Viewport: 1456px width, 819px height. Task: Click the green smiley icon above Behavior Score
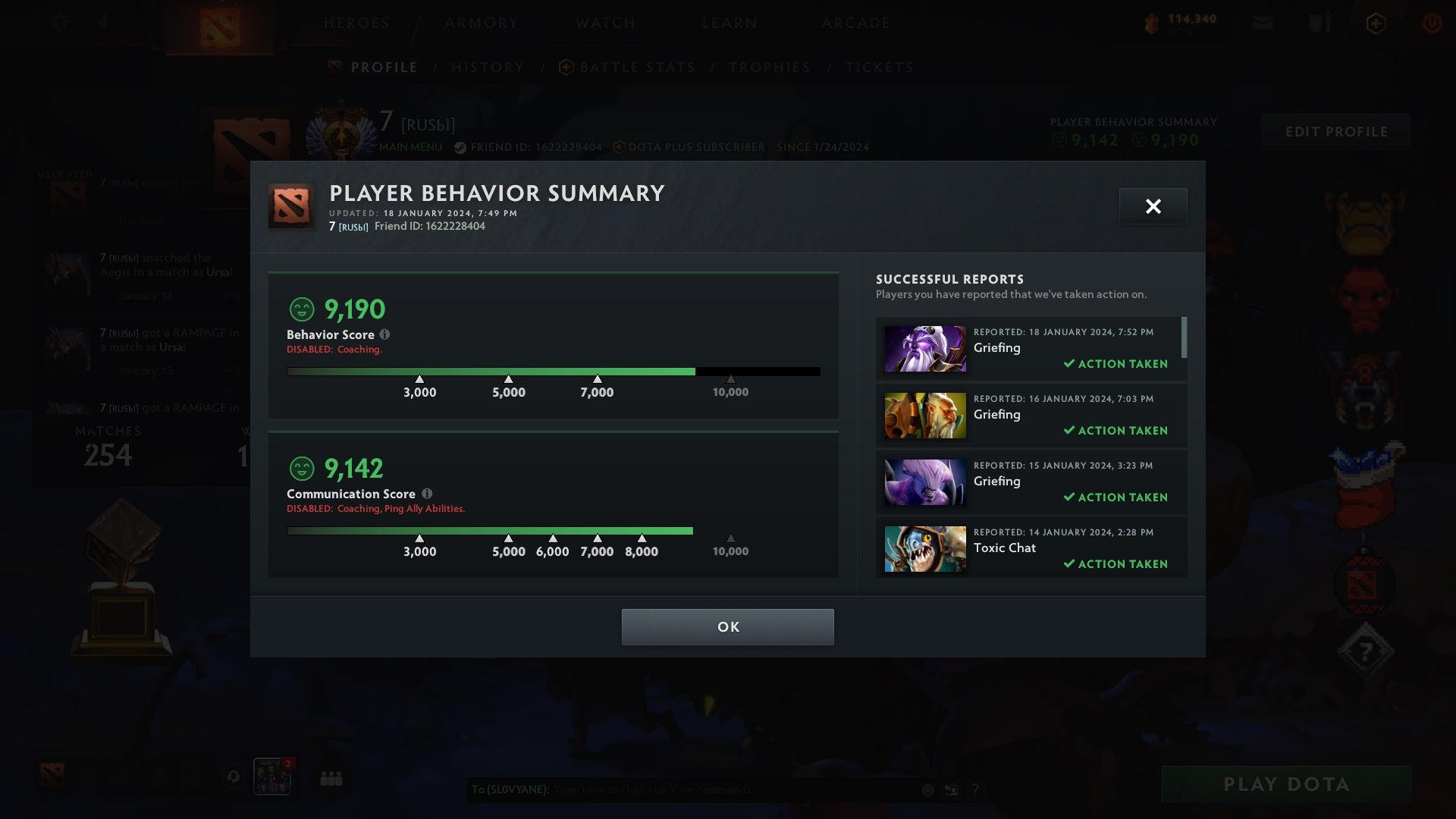click(302, 308)
